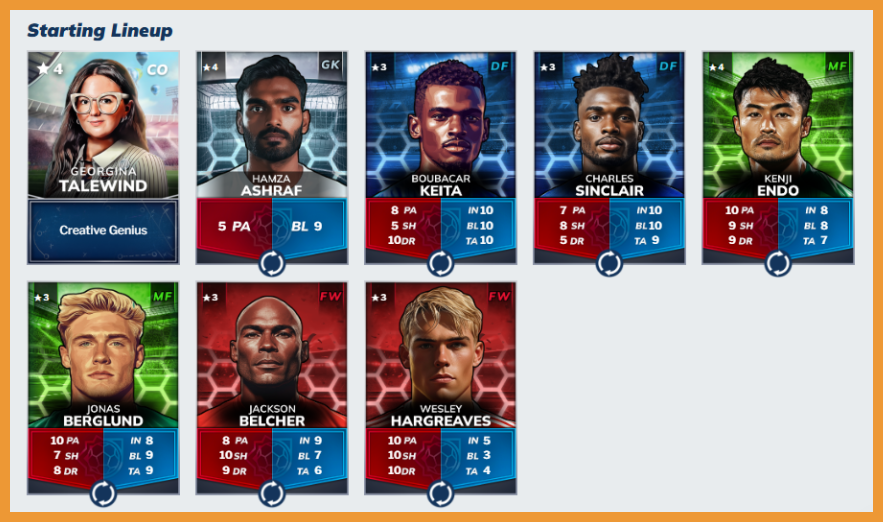Choose midfielder Jonas Berglund's card
883x522 pixels.
(x=103, y=355)
